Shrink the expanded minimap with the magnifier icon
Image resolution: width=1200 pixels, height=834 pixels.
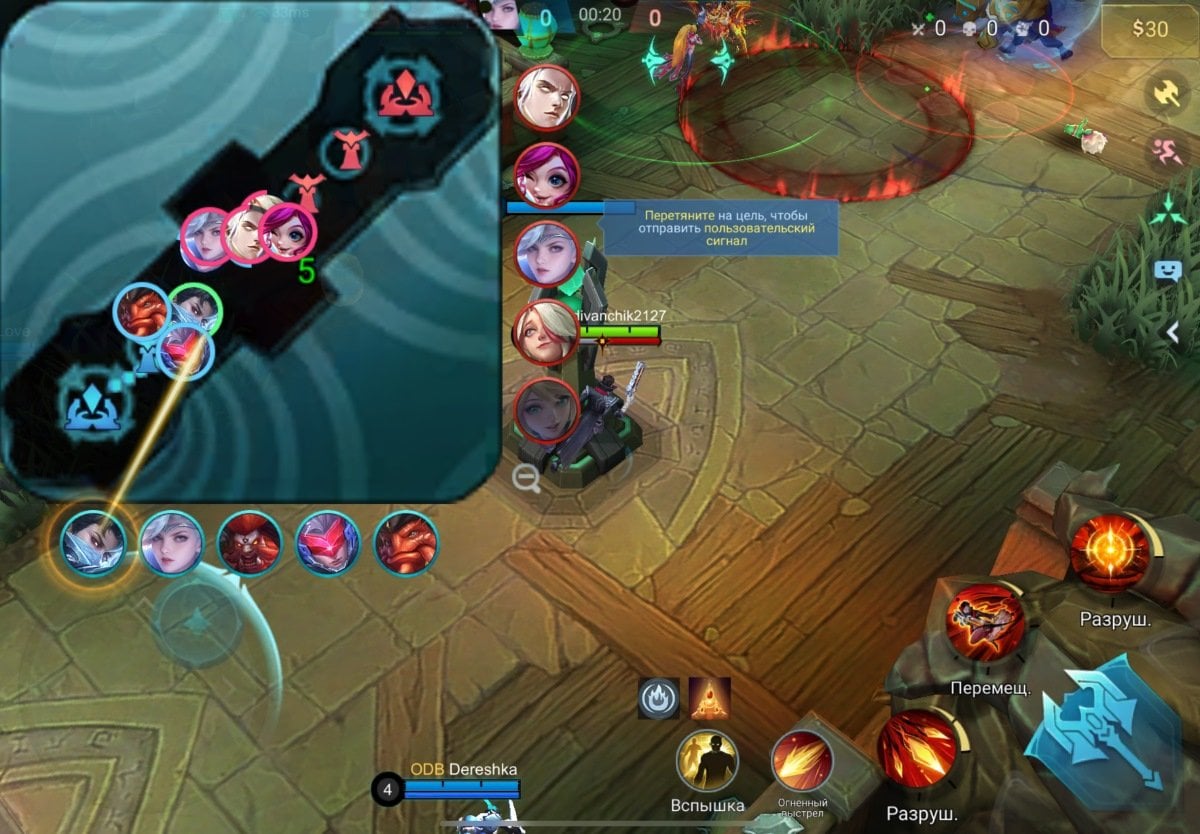pos(526,480)
